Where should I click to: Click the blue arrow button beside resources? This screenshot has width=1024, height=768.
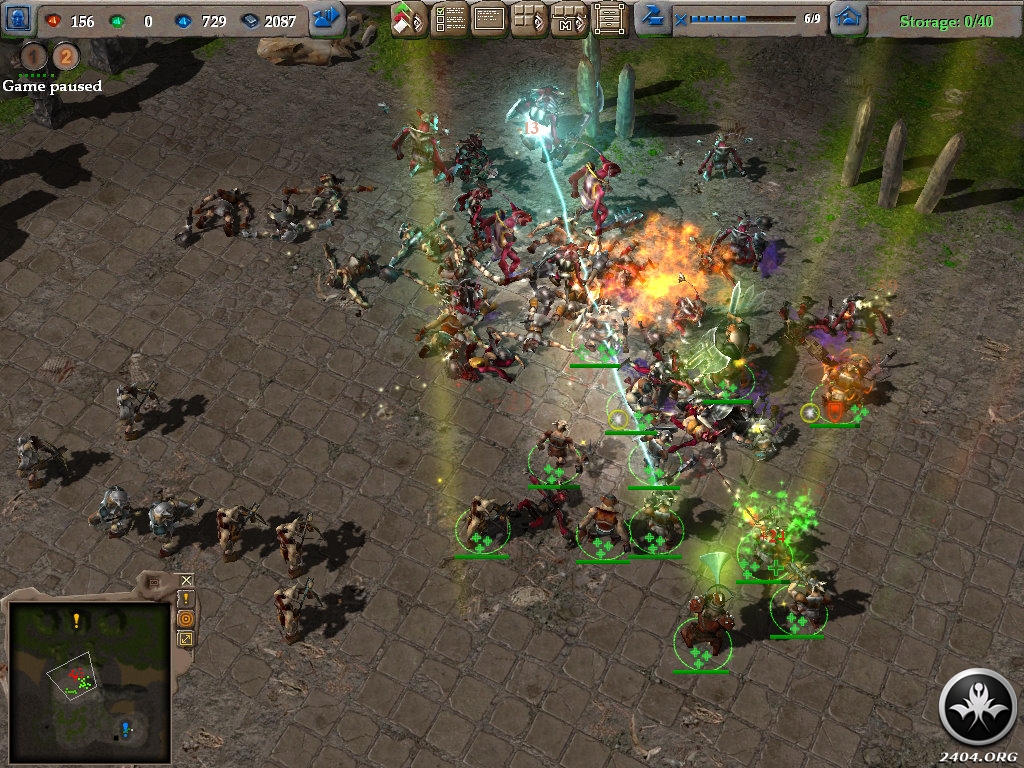click(x=327, y=18)
